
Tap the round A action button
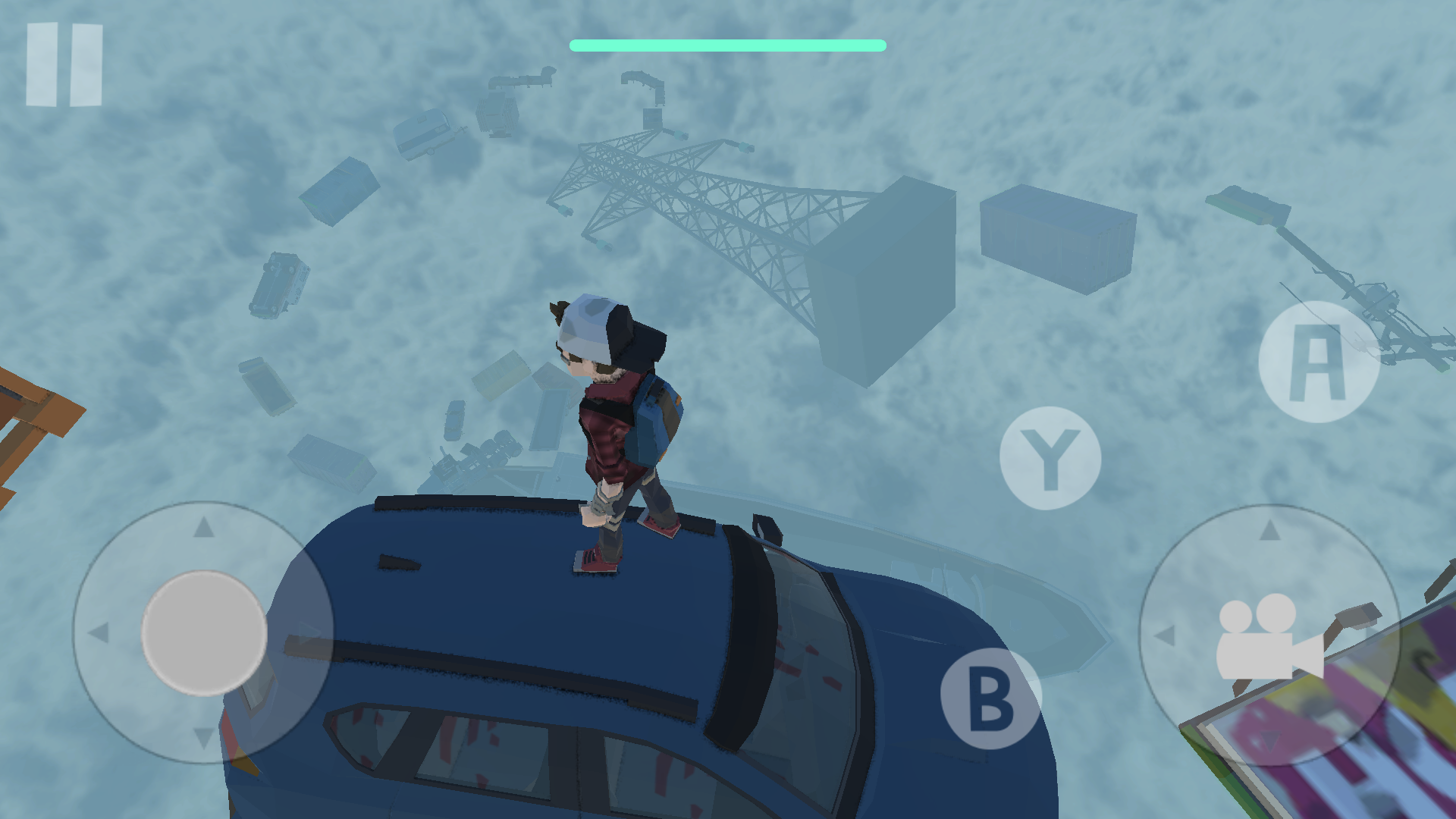(1319, 362)
